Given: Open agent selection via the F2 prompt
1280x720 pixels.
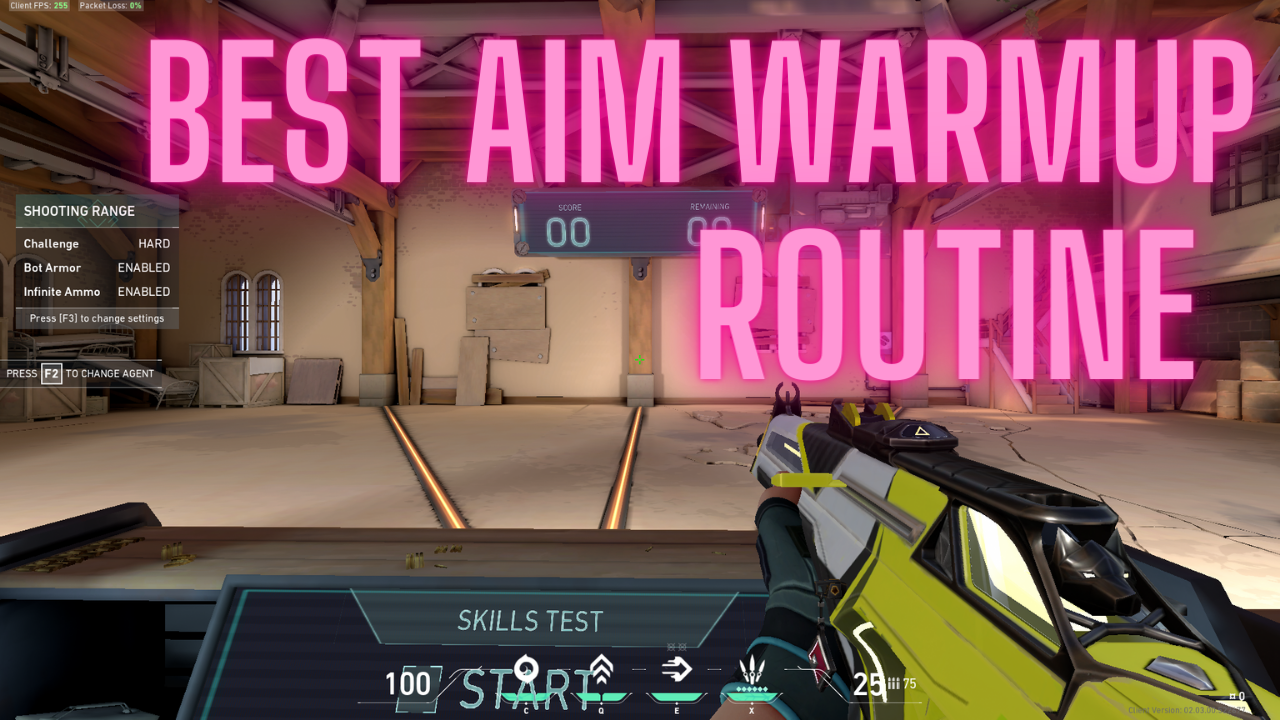Looking at the screenshot, I should [x=80, y=373].
